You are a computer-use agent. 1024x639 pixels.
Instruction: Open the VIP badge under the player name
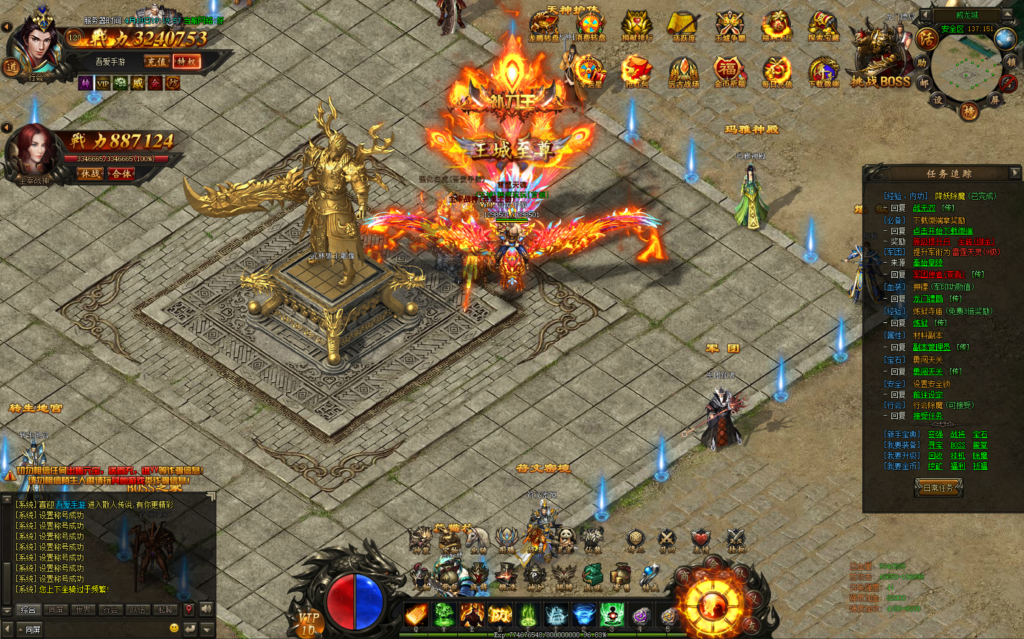click(x=101, y=84)
